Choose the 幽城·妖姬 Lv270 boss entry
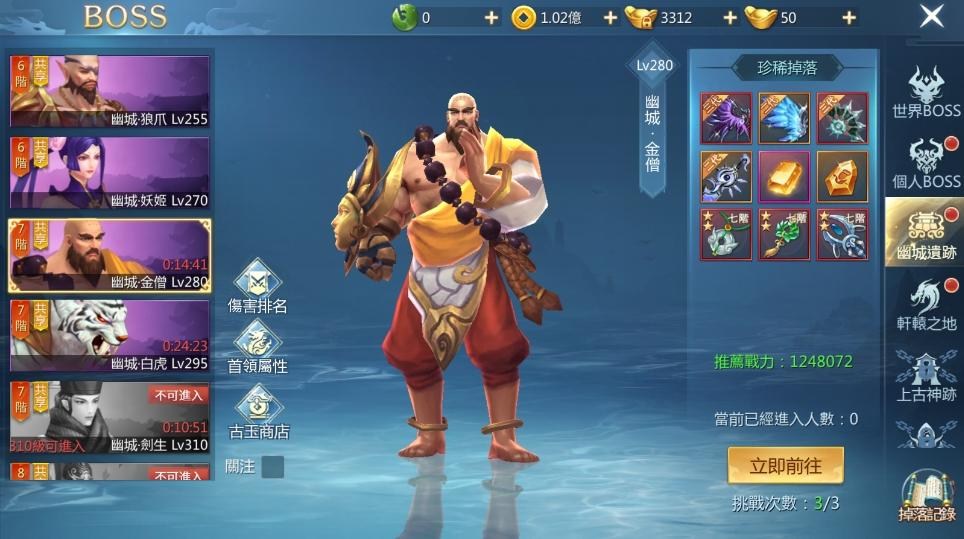Screen dimensions: 964x539 click(x=110, y=173)
